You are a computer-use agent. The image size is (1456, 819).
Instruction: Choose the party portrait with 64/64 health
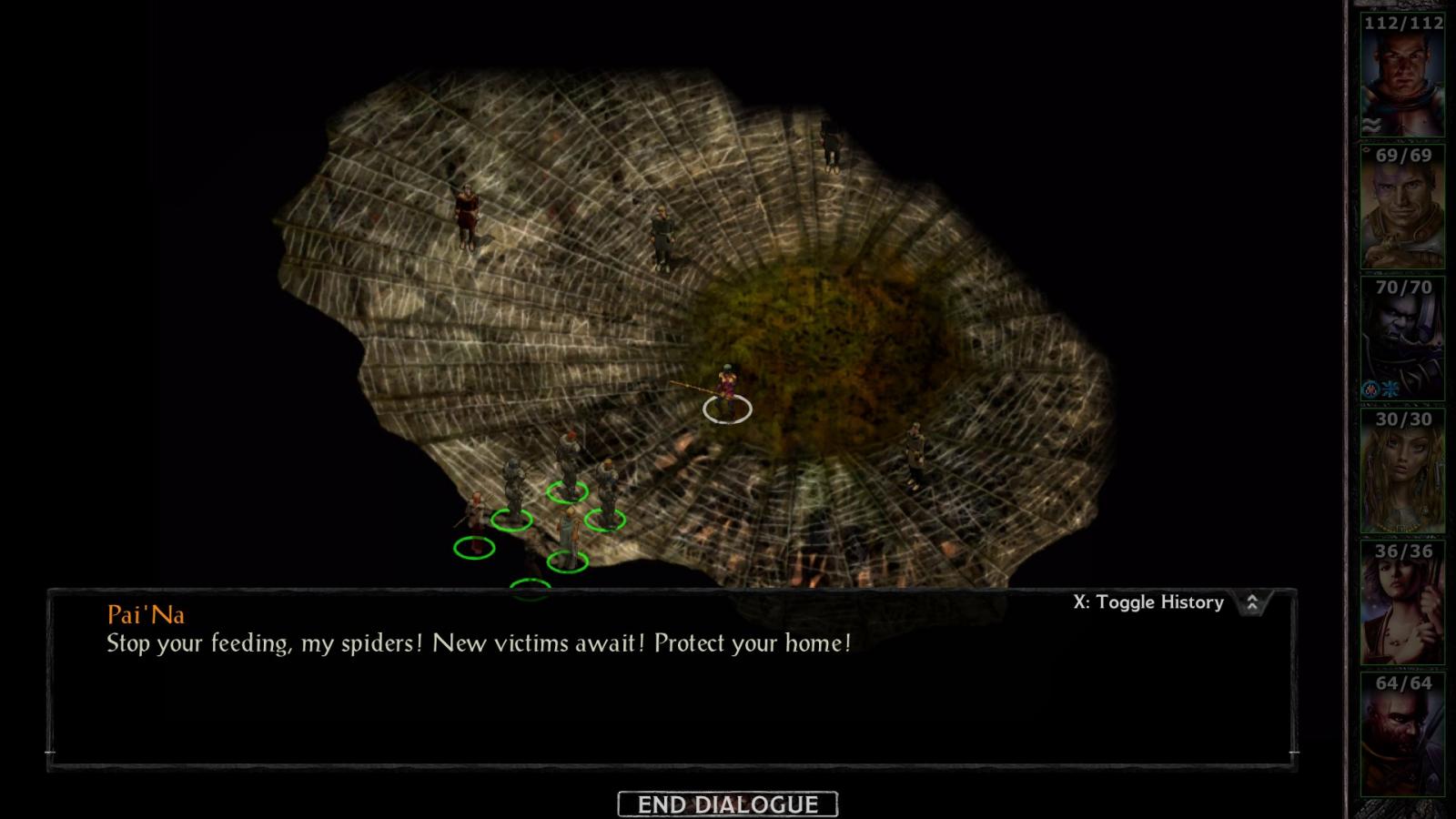pyautogui.click(x=1402, y=736)
